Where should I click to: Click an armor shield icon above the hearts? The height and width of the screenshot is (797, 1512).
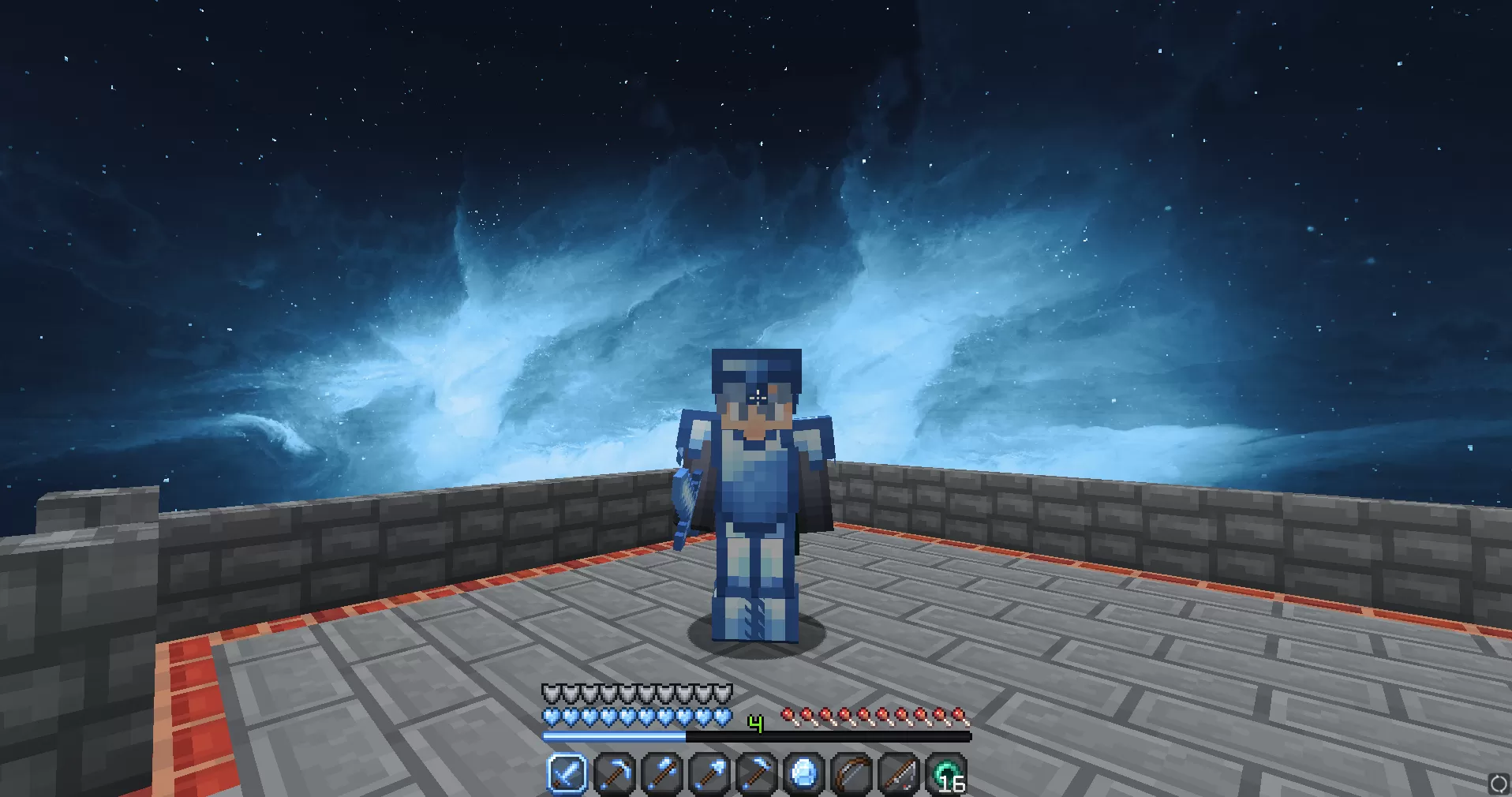click(x=552, y=690)
